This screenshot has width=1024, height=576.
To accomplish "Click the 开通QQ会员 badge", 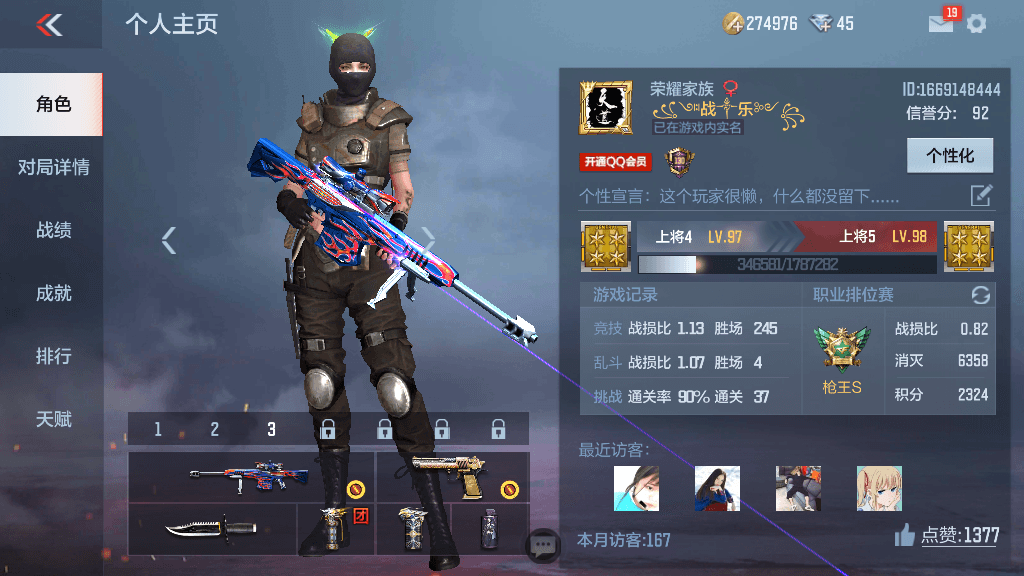I will coord(614,162).
